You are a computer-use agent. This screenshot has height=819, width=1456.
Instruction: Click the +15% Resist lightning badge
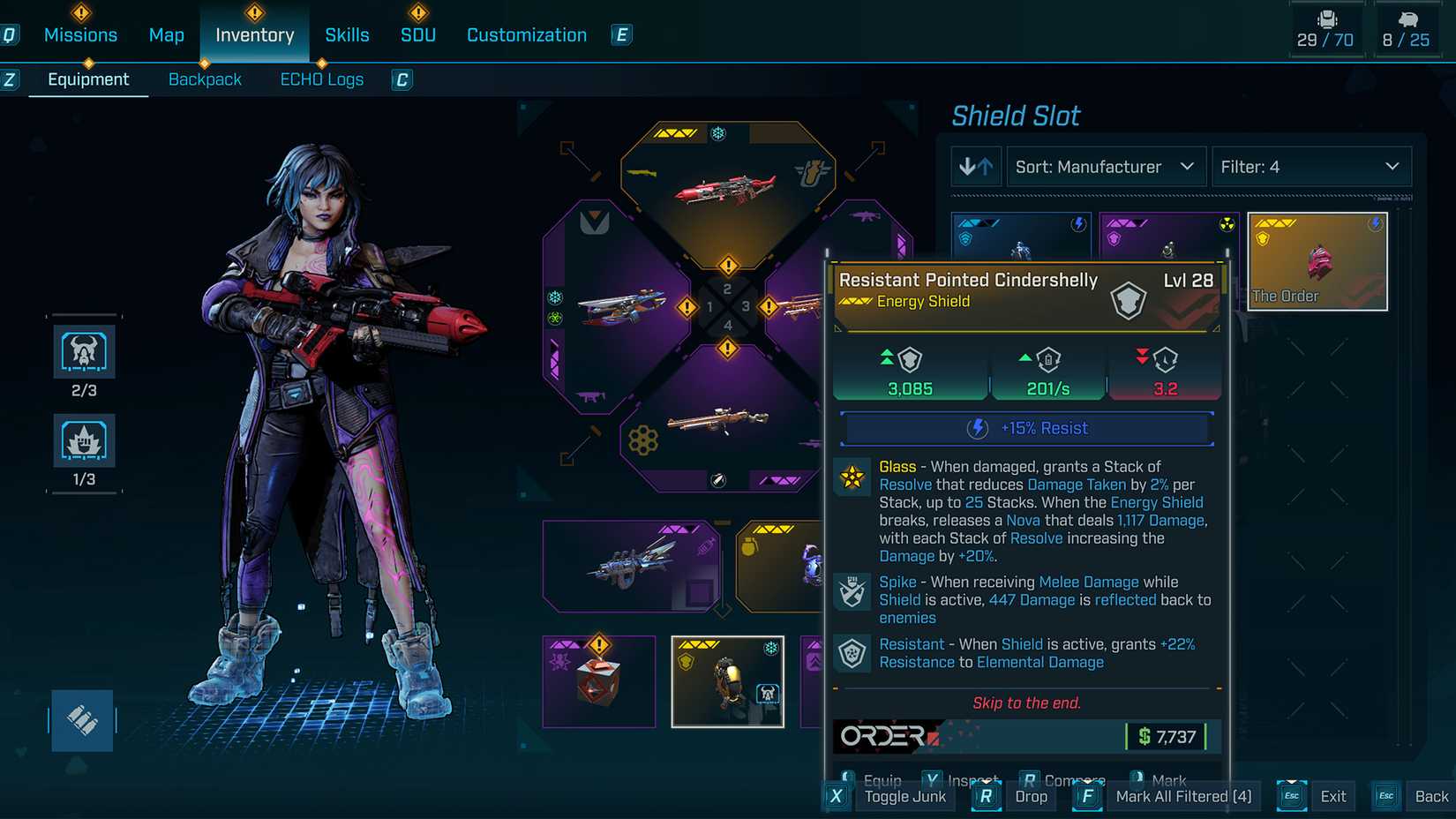[976, 428]
